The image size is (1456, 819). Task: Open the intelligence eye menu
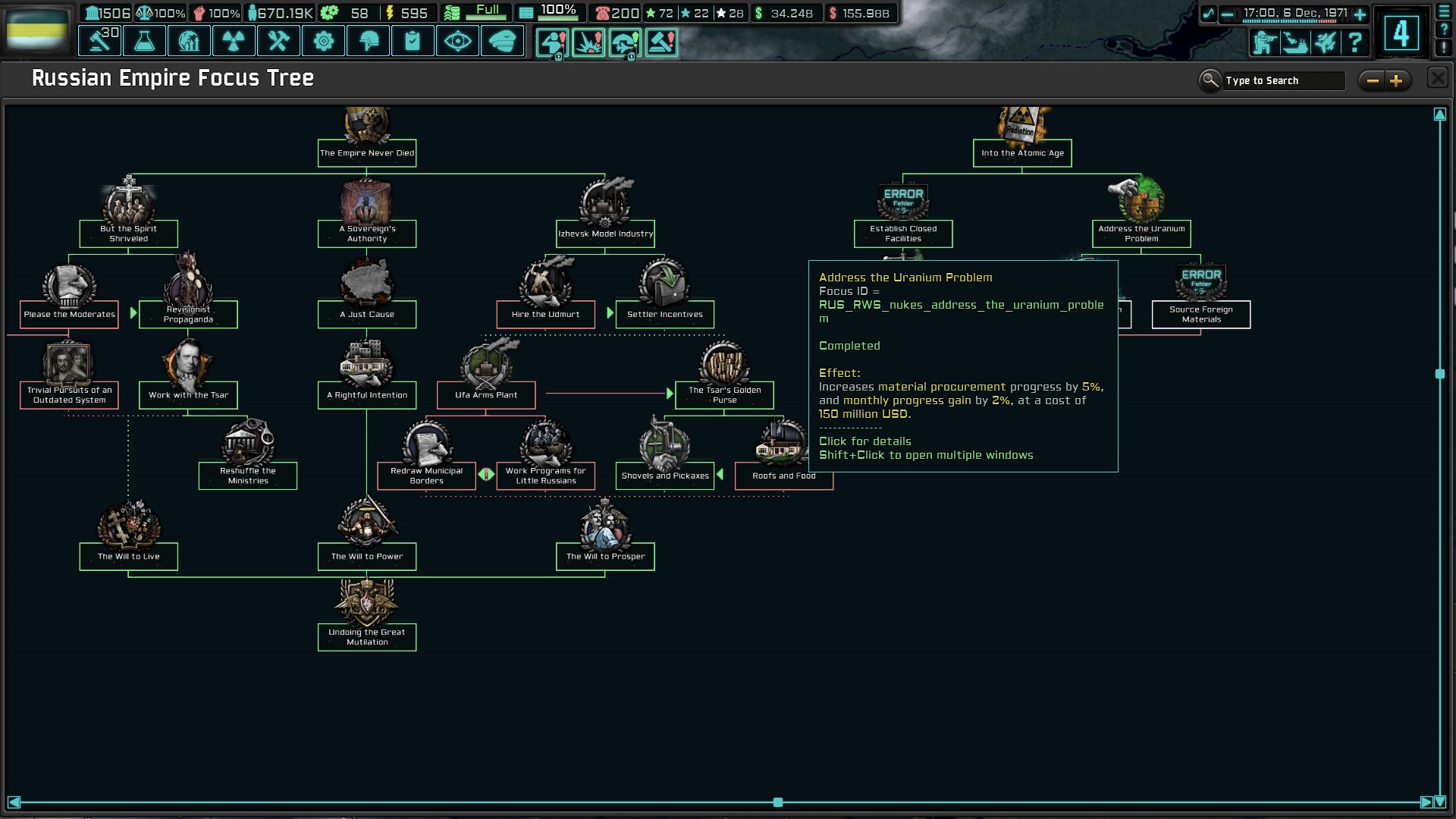point(457,42)
